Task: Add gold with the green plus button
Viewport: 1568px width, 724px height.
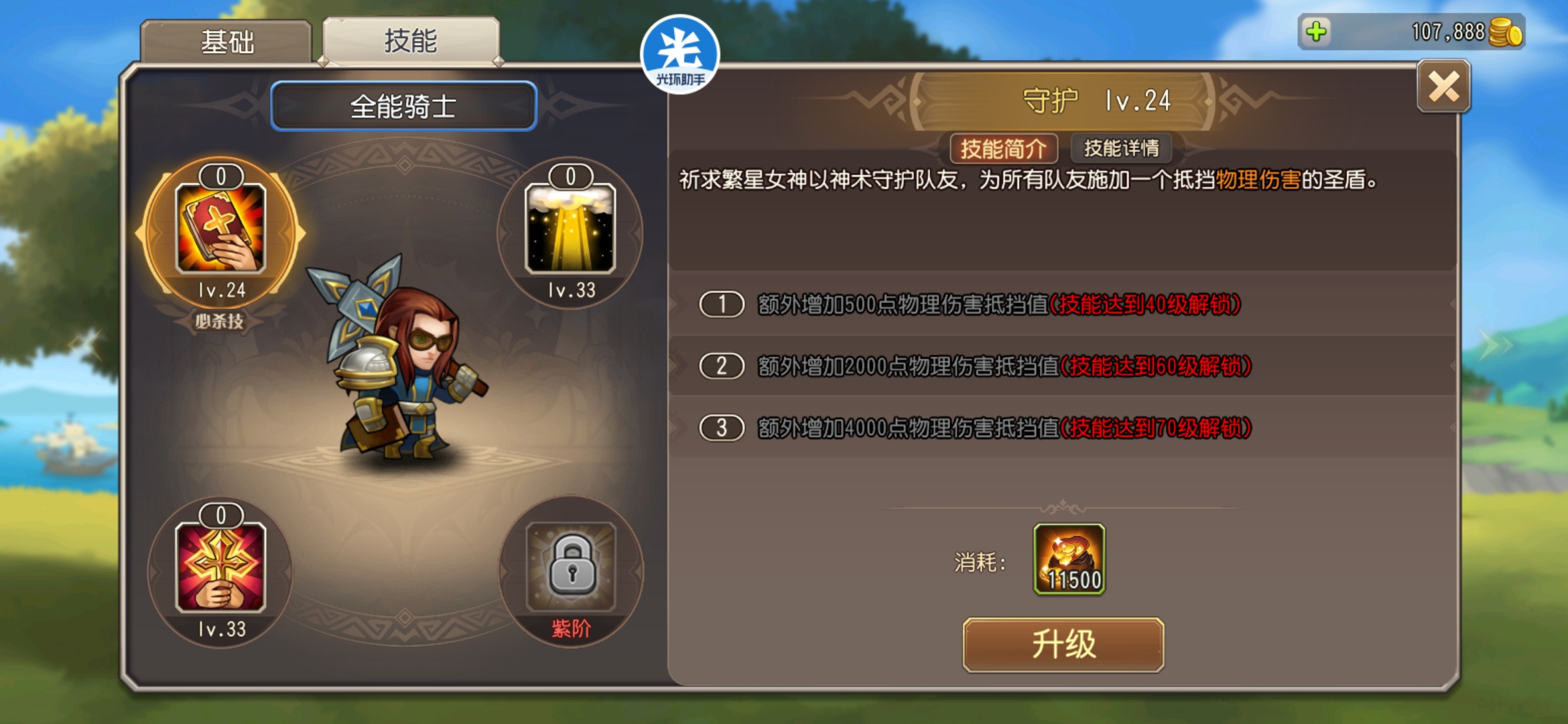Action: coord(1316,32)
